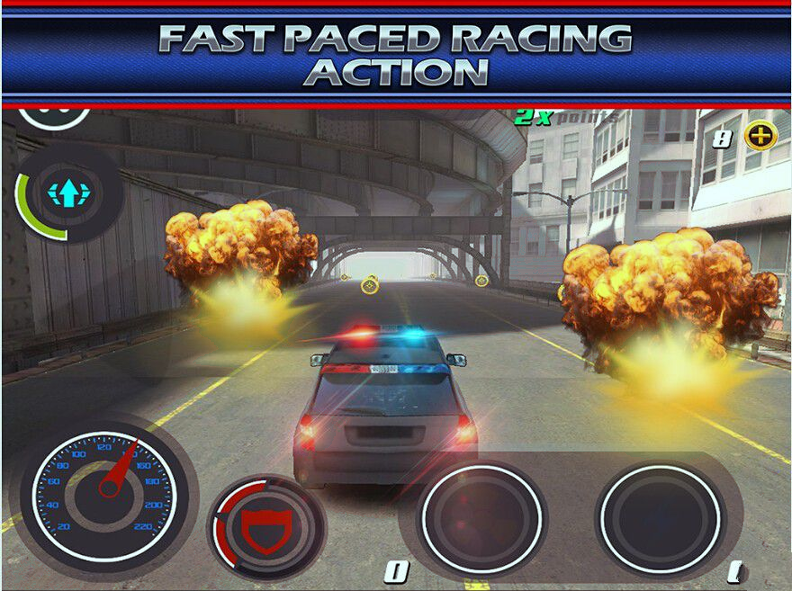Click the yellow plus coin button
This screenshot has width=792, height=591.
click(x=760, y=137)
